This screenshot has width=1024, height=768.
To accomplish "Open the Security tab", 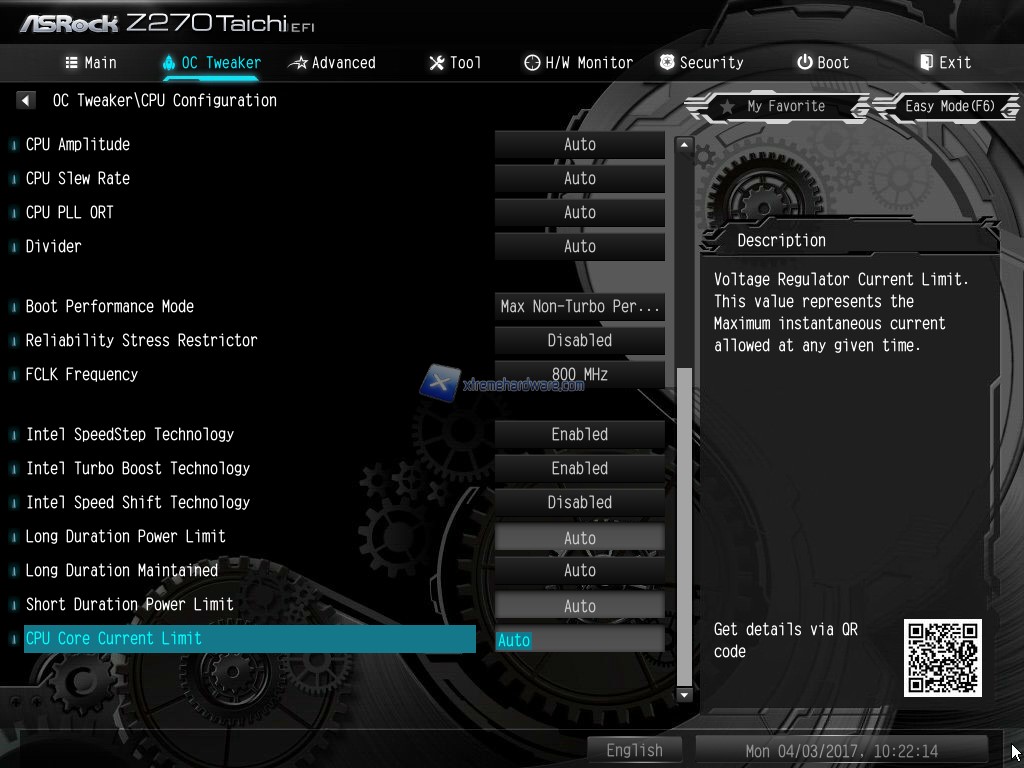I will pos(701,62).
